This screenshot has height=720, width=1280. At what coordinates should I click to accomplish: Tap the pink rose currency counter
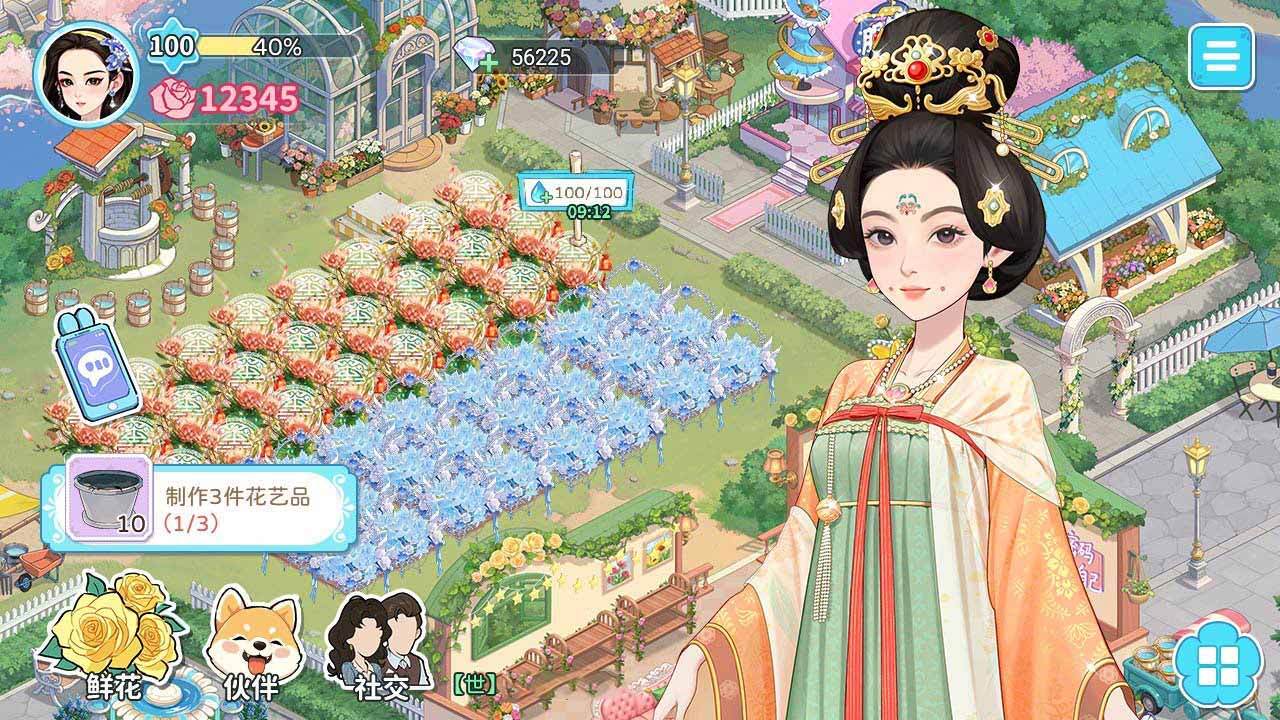(x=226, y=98)
